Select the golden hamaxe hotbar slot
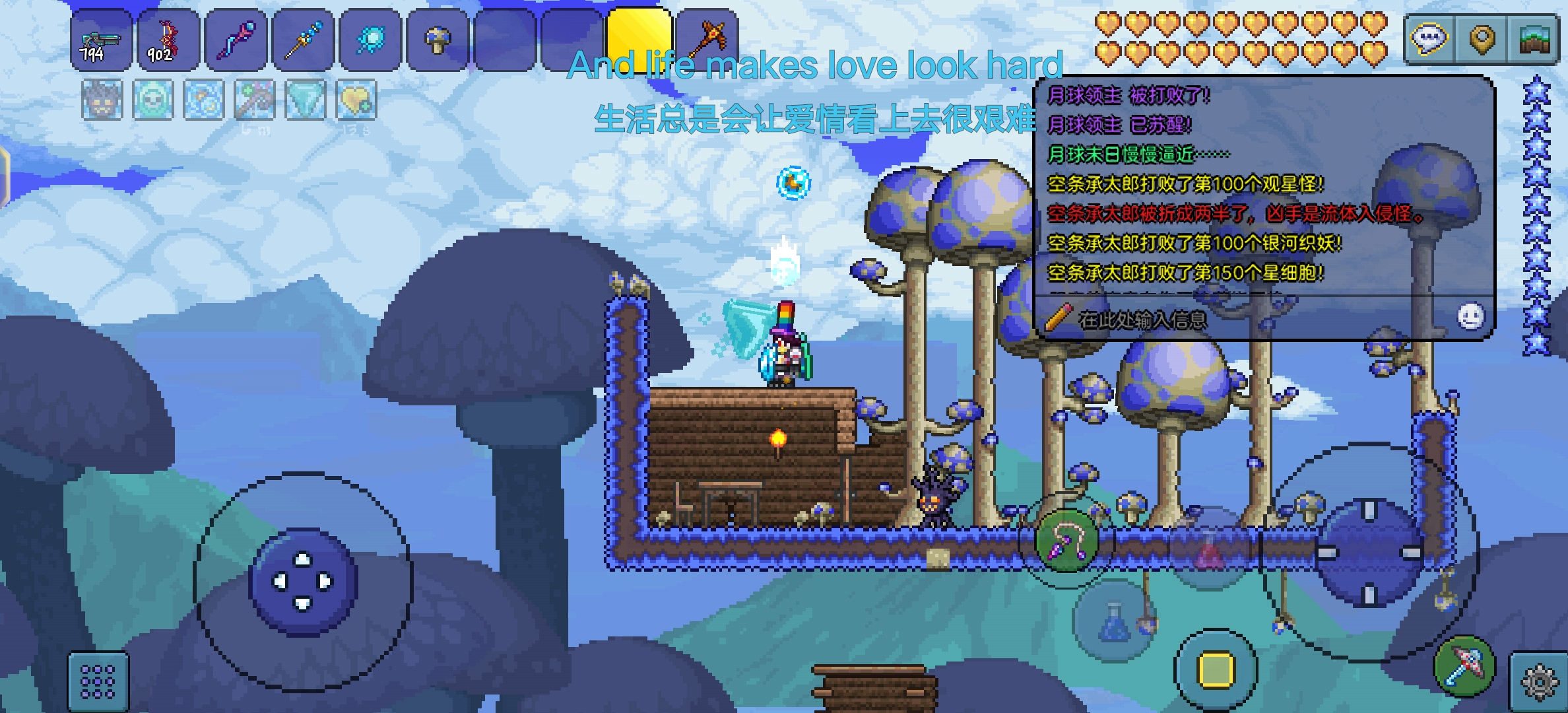The width and height of the screenshot is (1568, 713). tap(707, 39)
